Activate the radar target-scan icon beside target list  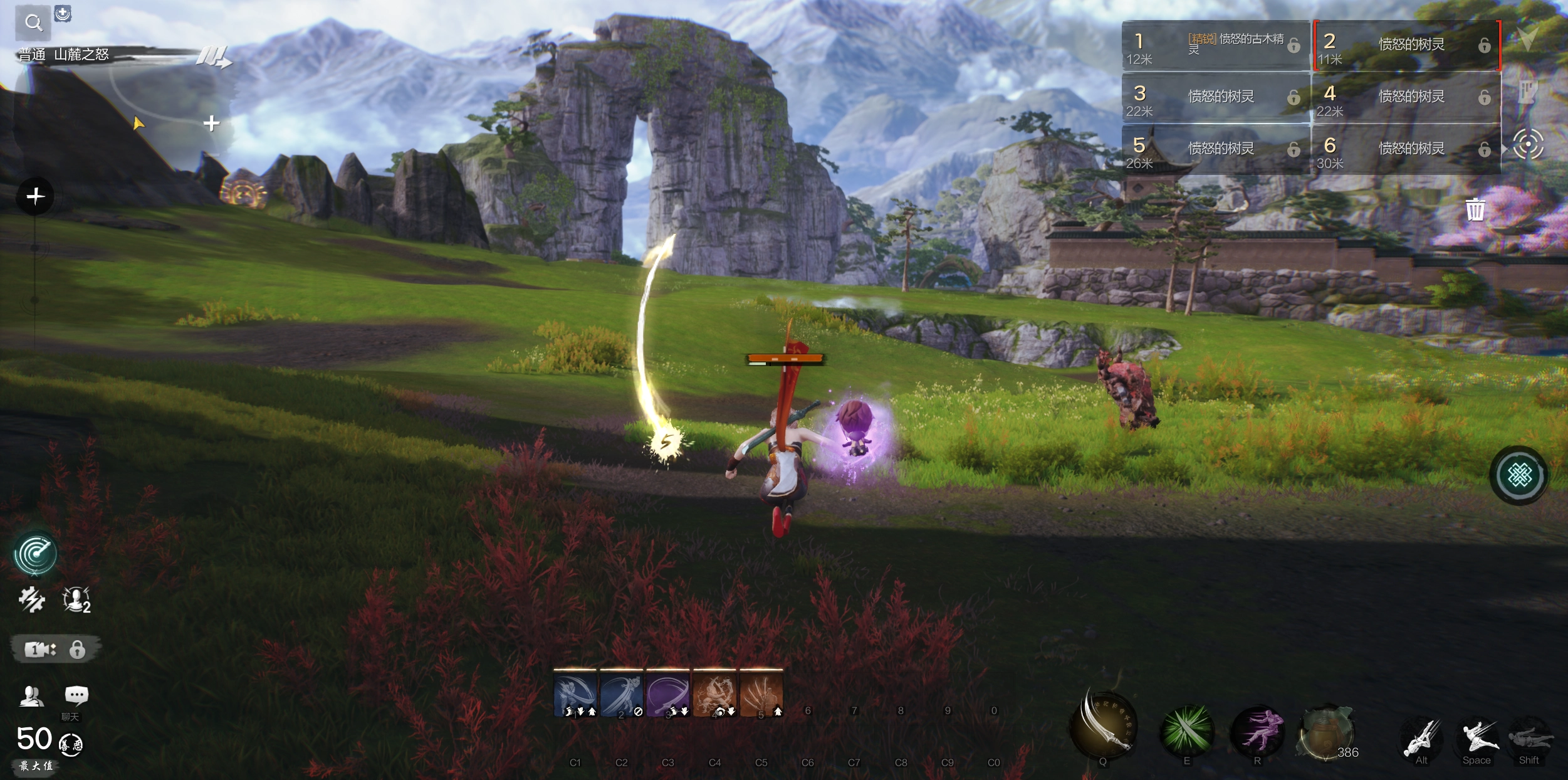[1527, 145]
